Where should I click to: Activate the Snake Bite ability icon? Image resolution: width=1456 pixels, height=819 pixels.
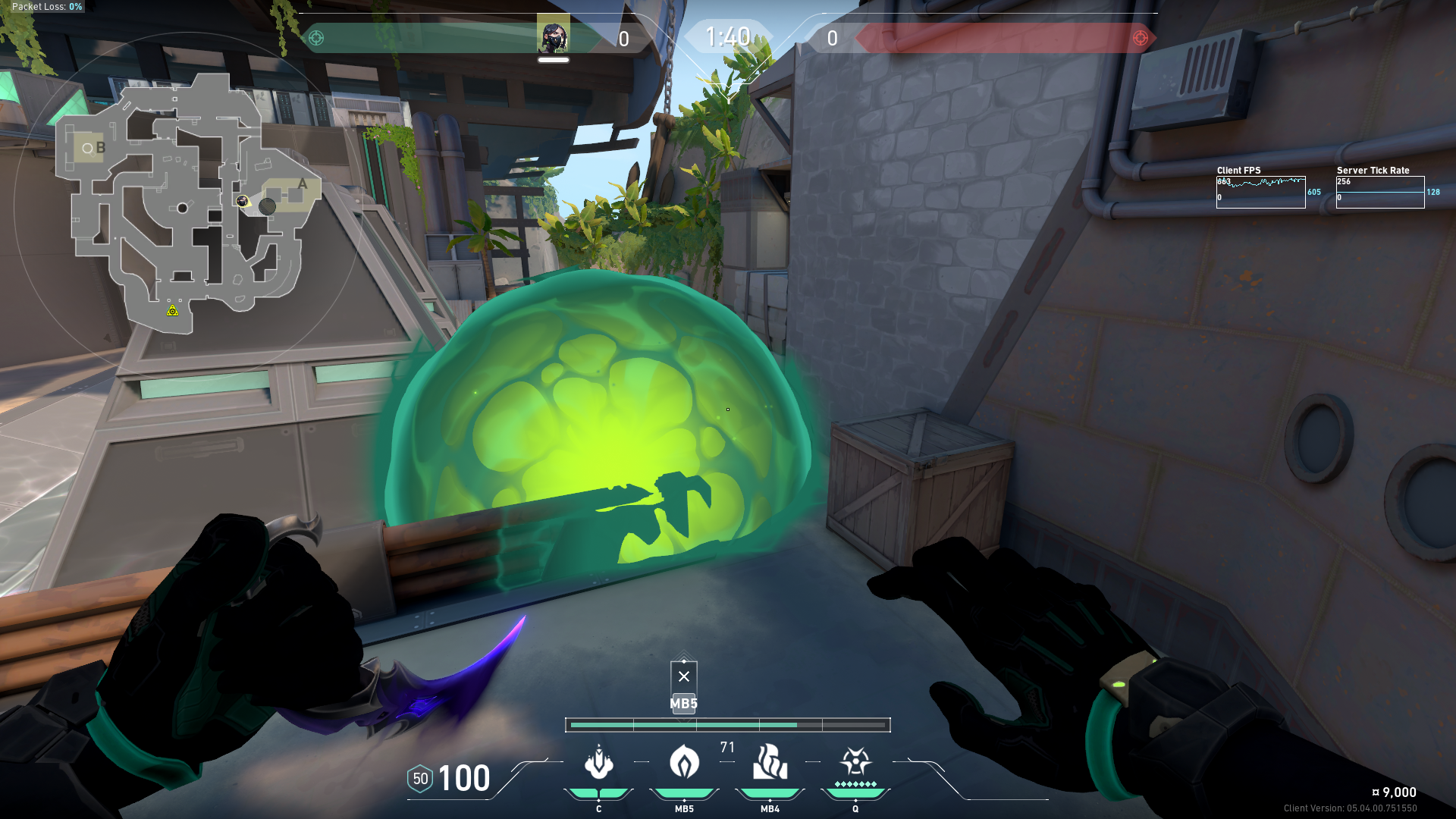(598, 763)
